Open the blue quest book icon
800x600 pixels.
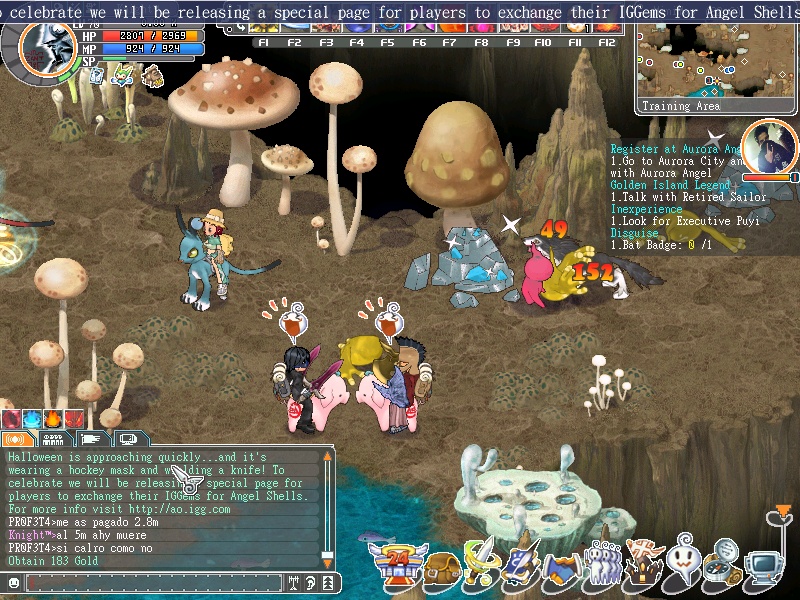(522, 565)
